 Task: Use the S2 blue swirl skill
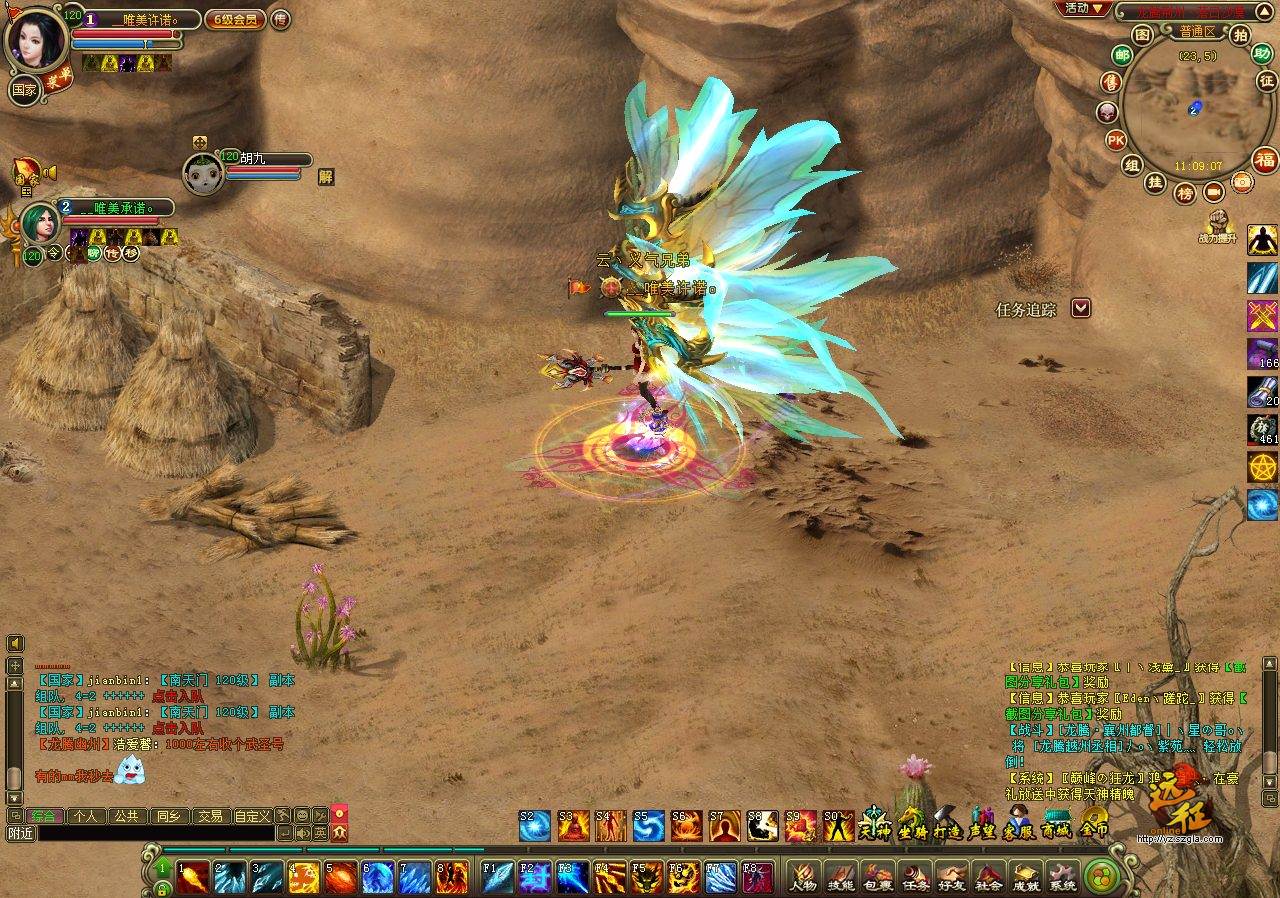(534, 825)
